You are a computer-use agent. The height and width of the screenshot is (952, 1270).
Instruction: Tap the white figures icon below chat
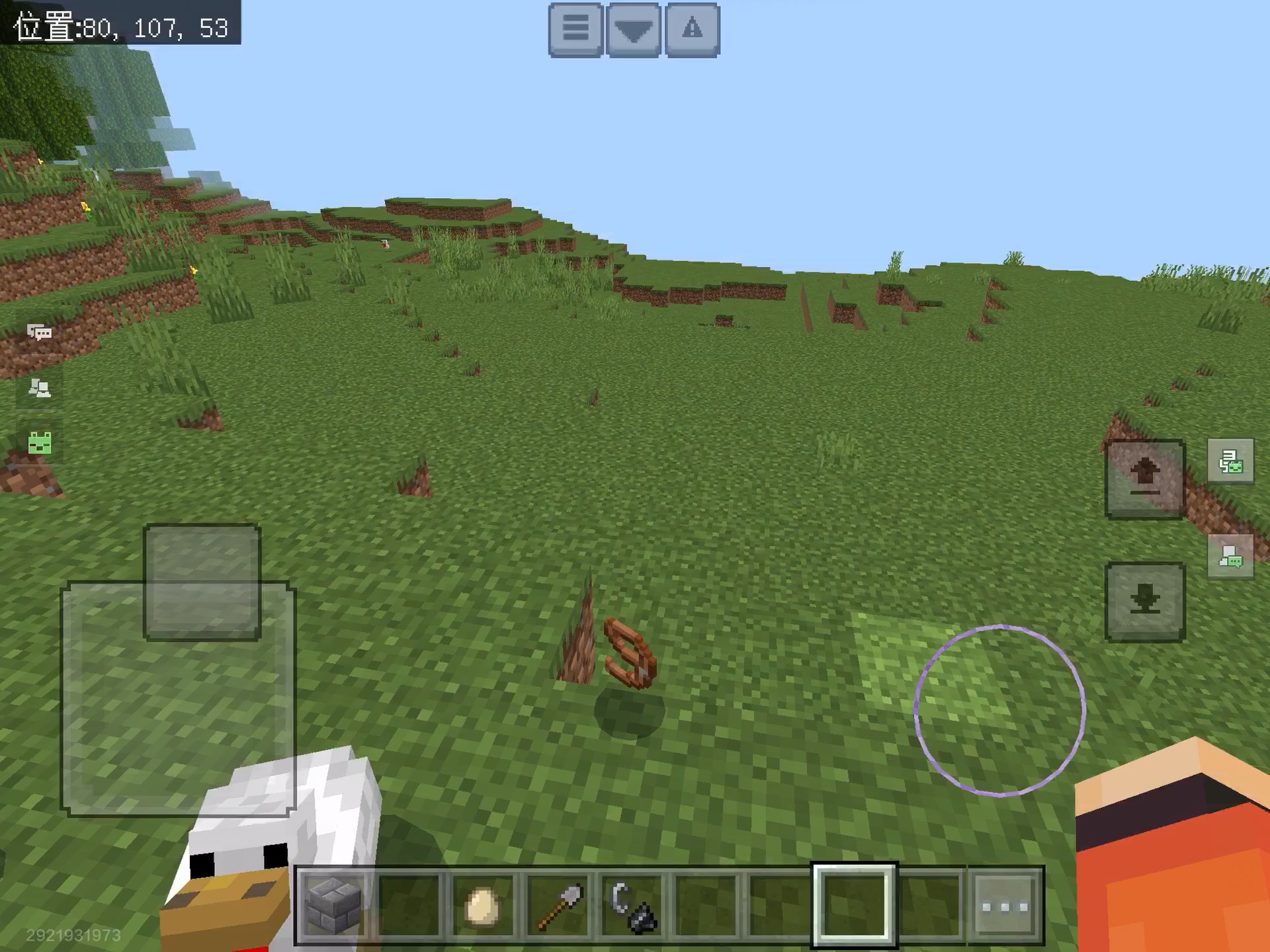(40, 388)
